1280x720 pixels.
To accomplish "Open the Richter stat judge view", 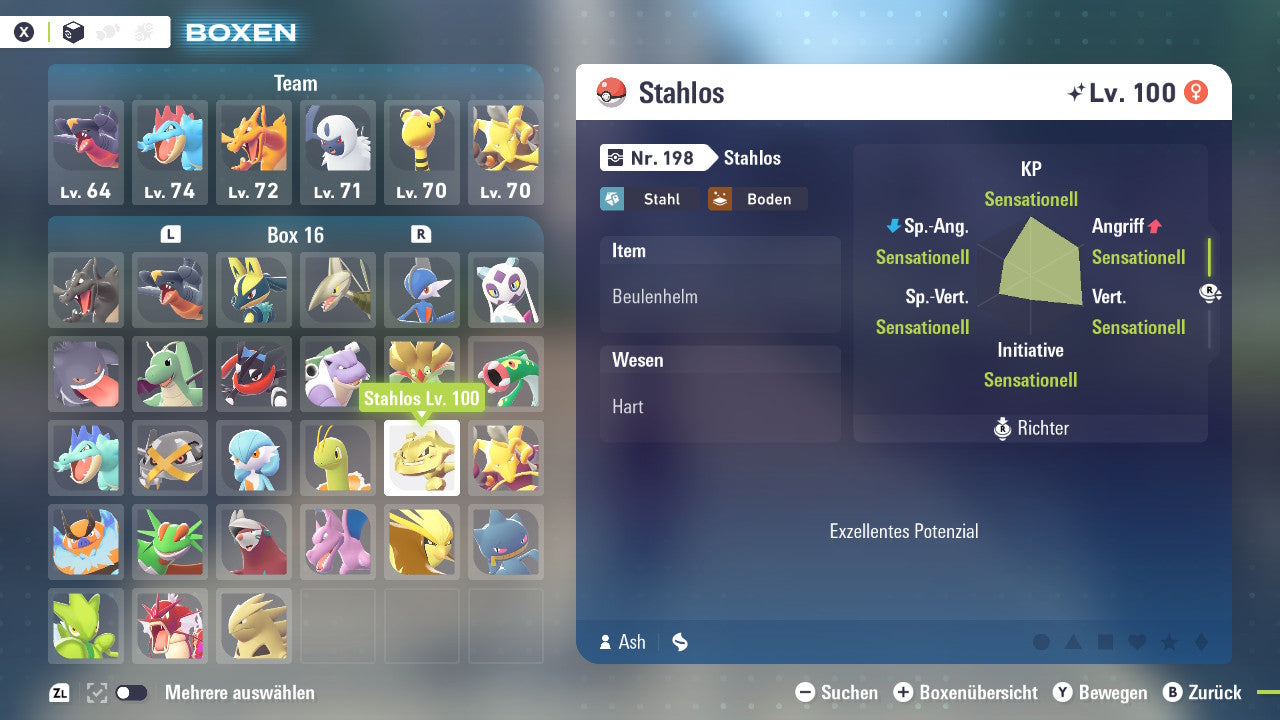I will click(x=1030, y=428).
